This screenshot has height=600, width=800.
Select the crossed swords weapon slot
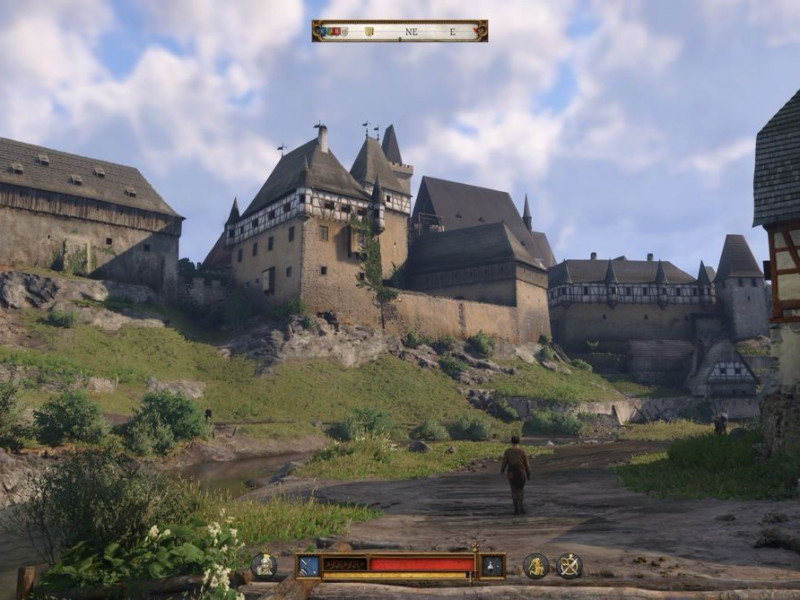pos(308,566)
